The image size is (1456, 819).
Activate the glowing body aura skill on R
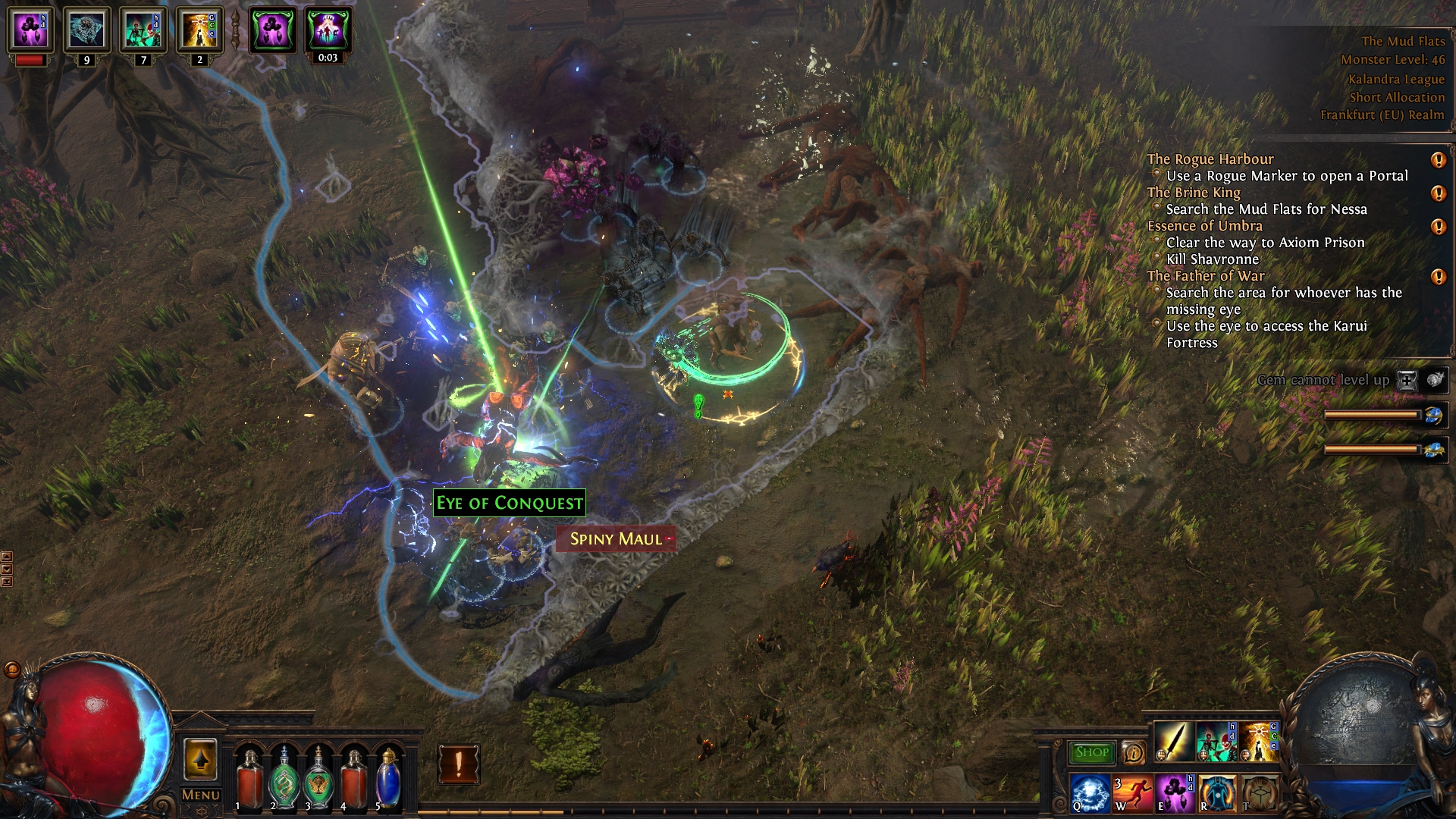[x=1216, y=793]
